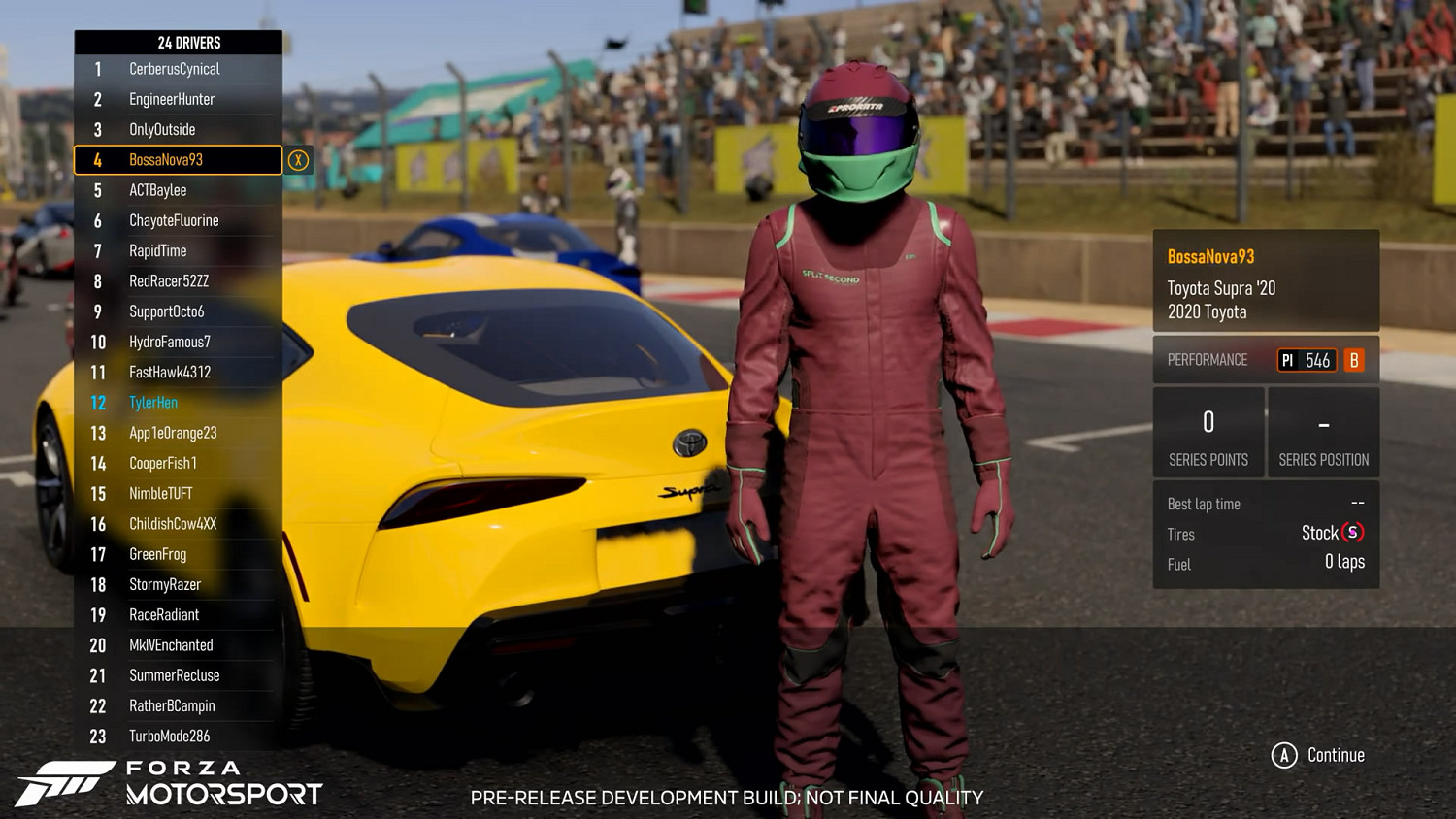Click the Tires Stock label
Screen dimensions: 1456x819
coord(1179,534)
